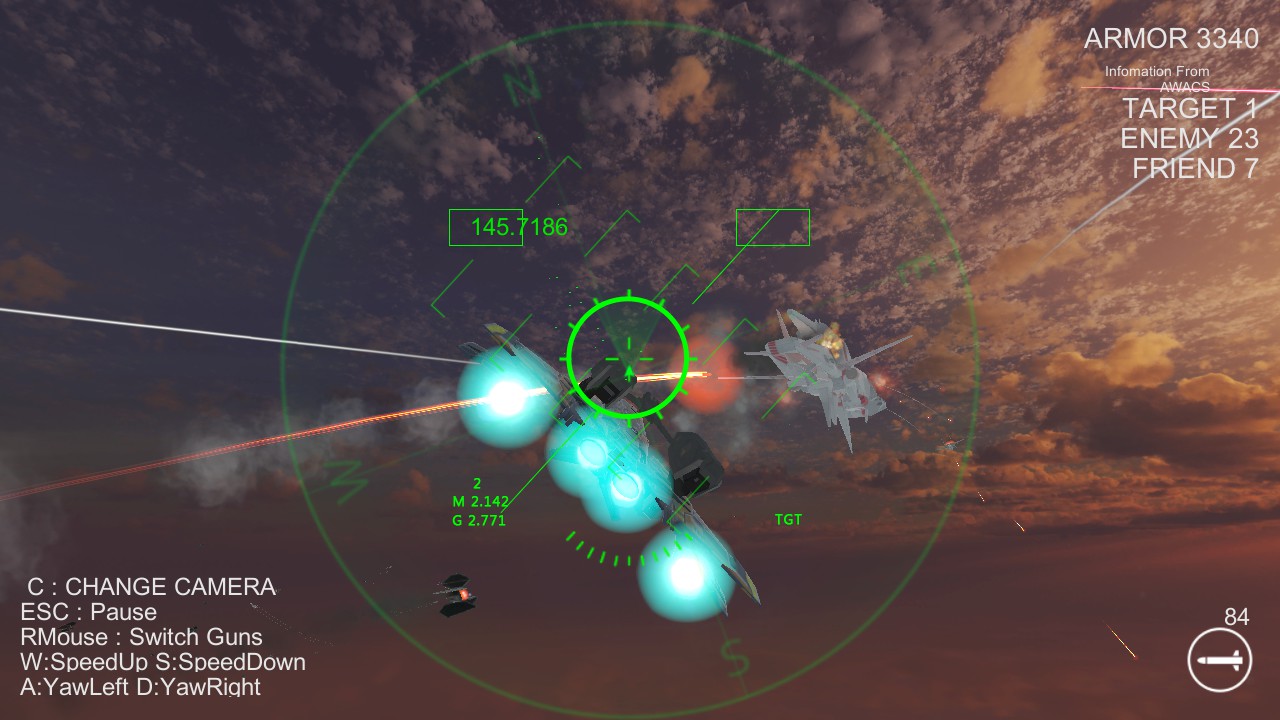This screenshot has width=1280, height=720.
Task: Toggle the speed readout box showing 145.7186
Action: 520,228
